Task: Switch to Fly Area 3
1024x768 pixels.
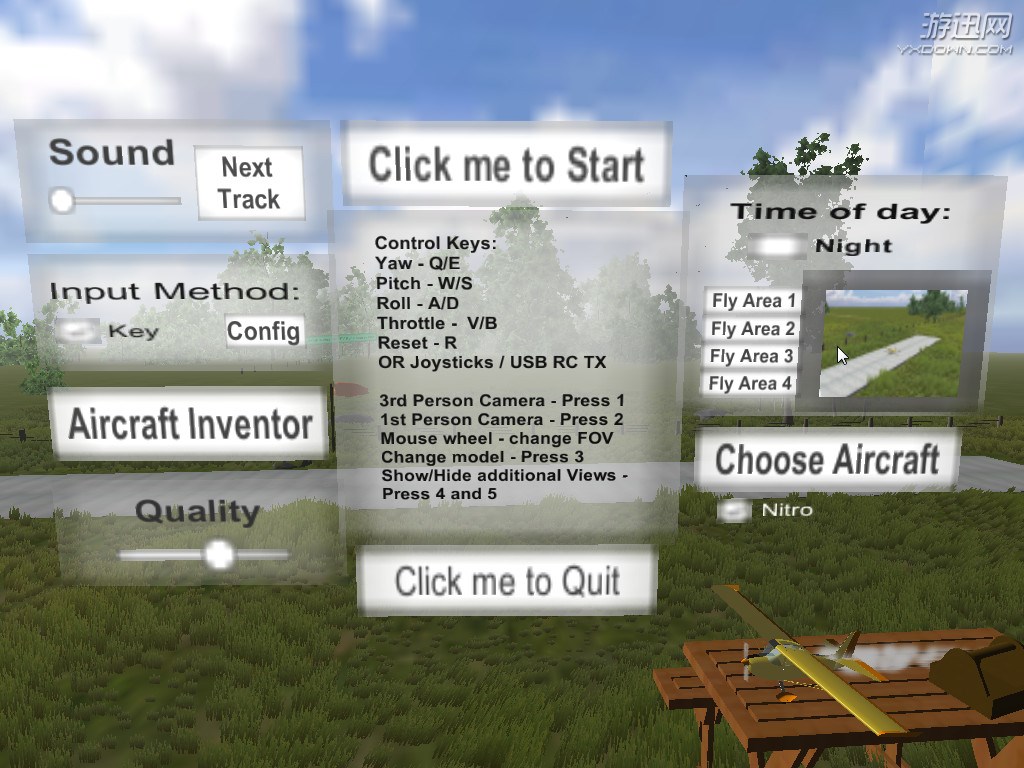Action: 751,356
